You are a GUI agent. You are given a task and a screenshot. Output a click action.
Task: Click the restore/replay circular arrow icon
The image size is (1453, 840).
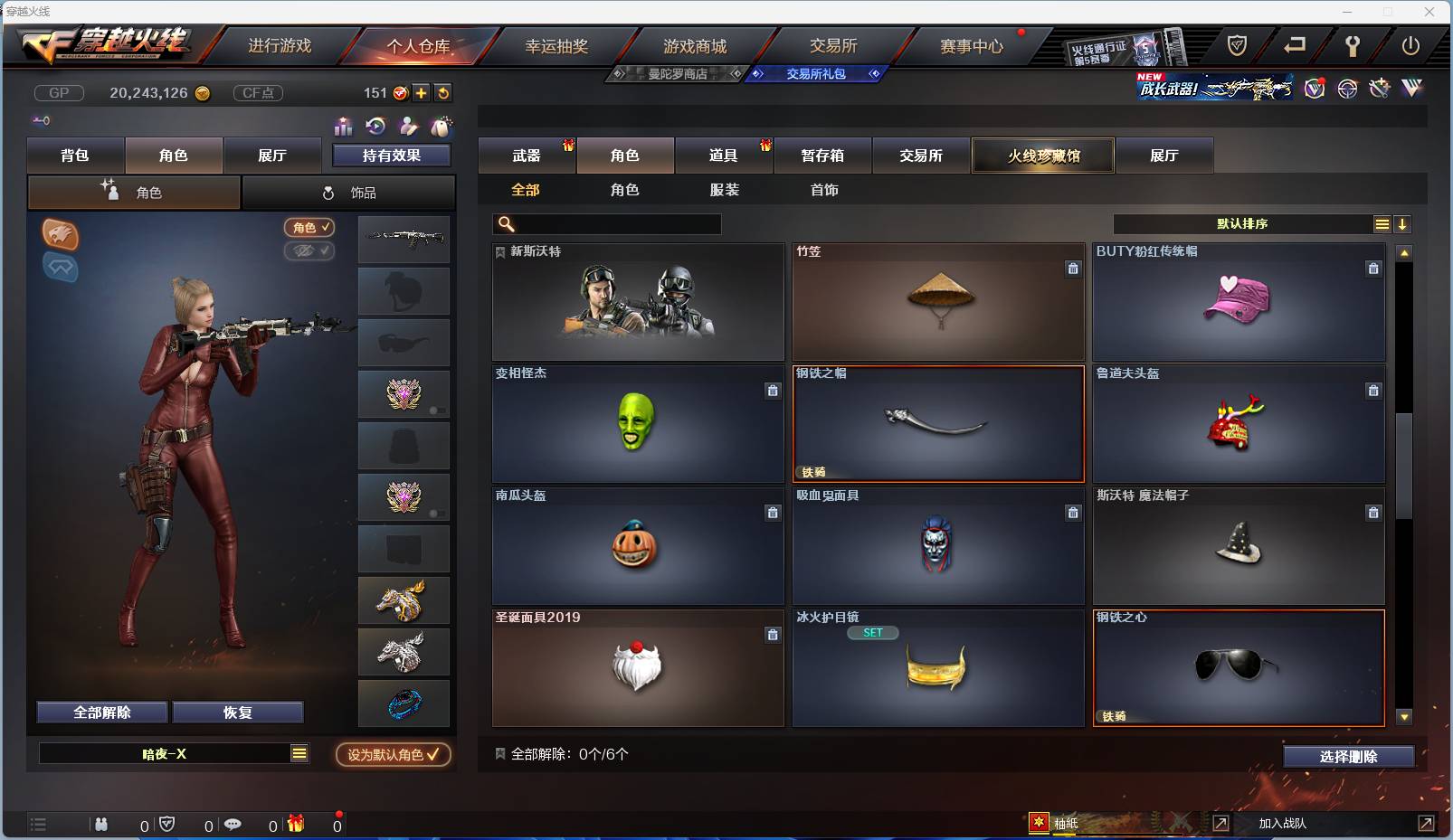[x=375, y=127]
